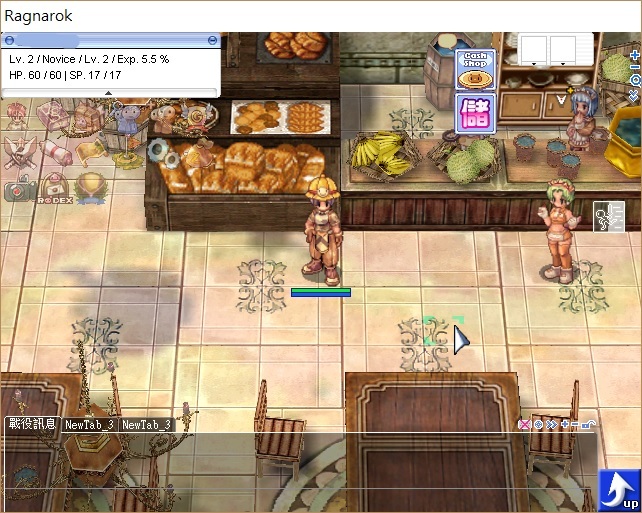Click the minimap magnifier search icon
This screenshot has width=642, height=513.
pos(635,80)
